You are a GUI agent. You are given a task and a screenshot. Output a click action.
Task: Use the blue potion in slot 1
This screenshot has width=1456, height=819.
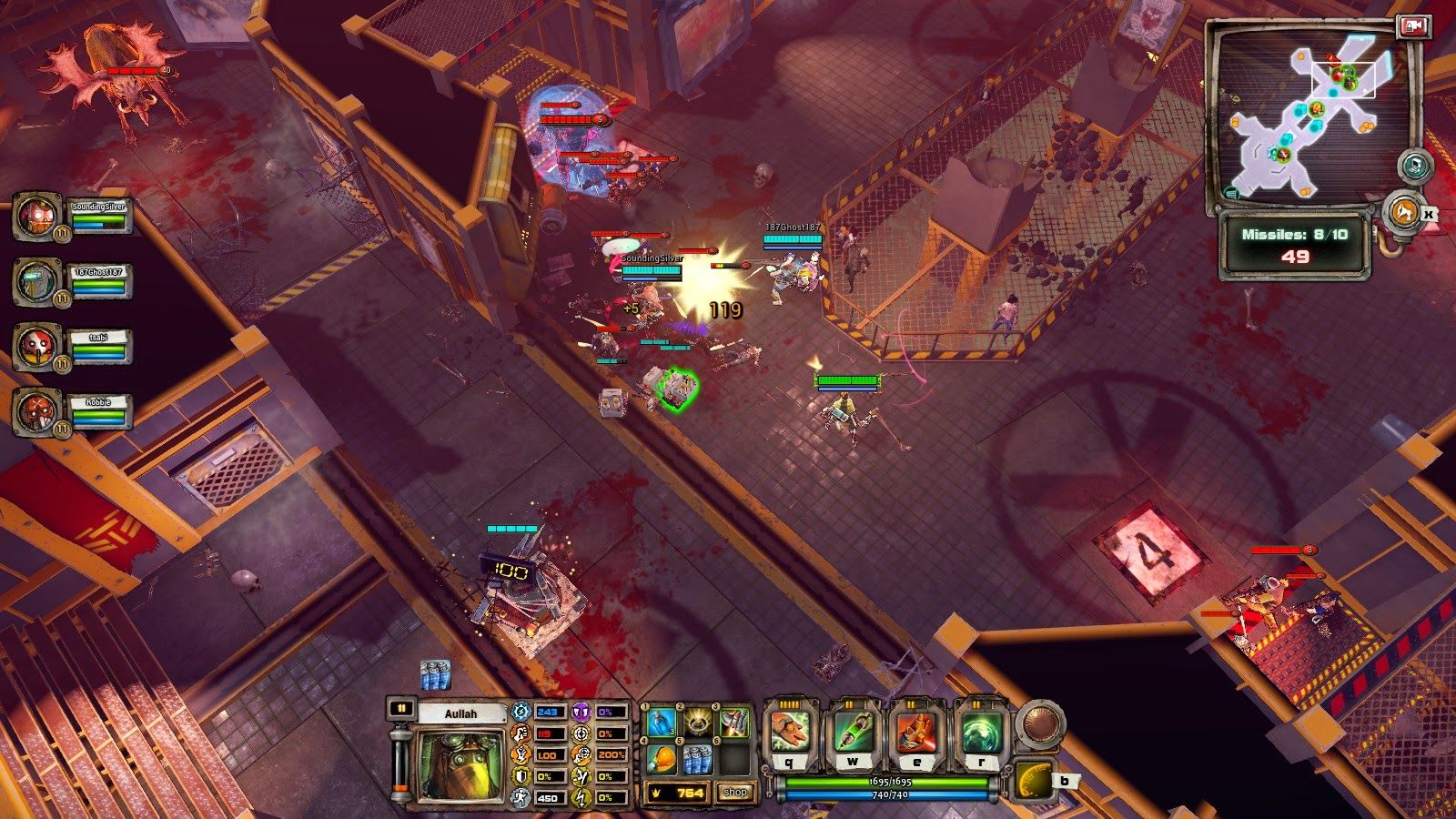[662, 724]
